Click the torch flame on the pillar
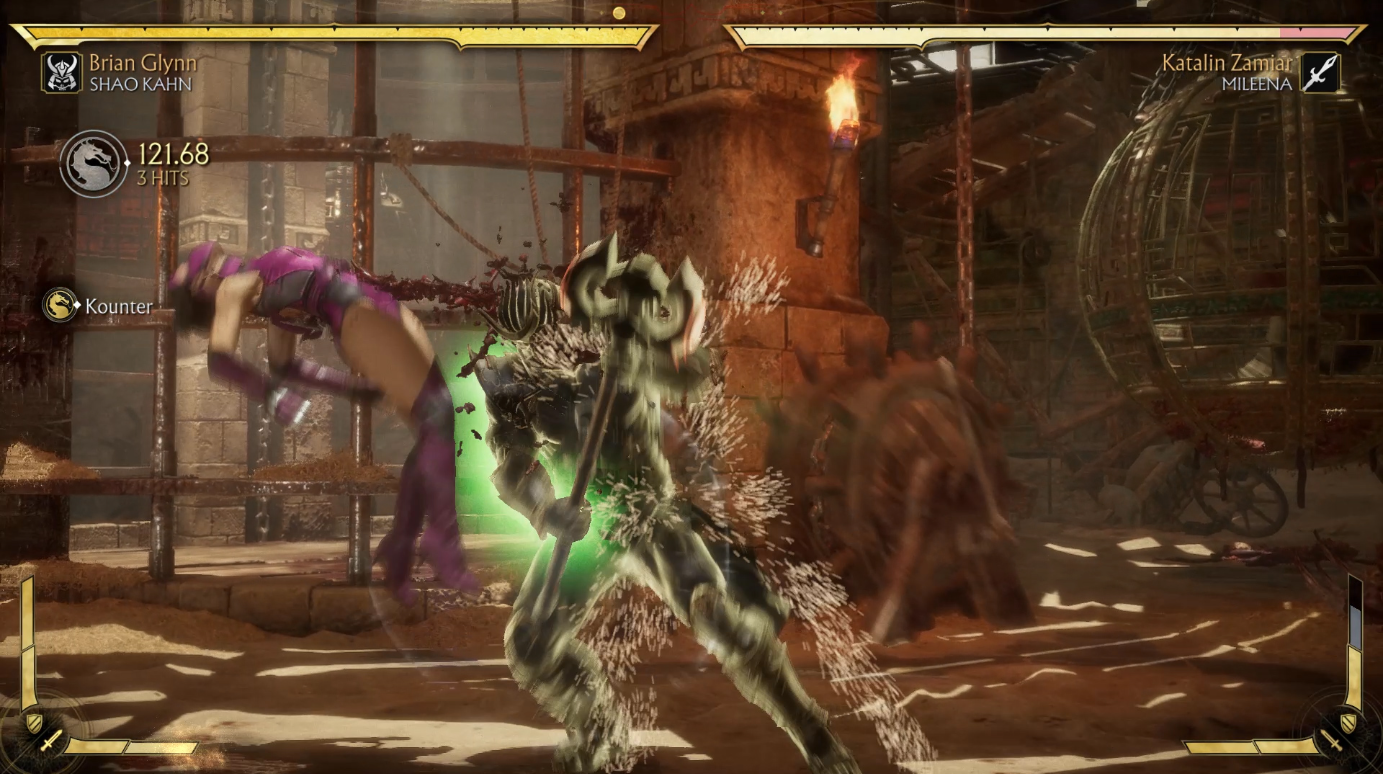1383x774 pixels. [x=845, y=100]
